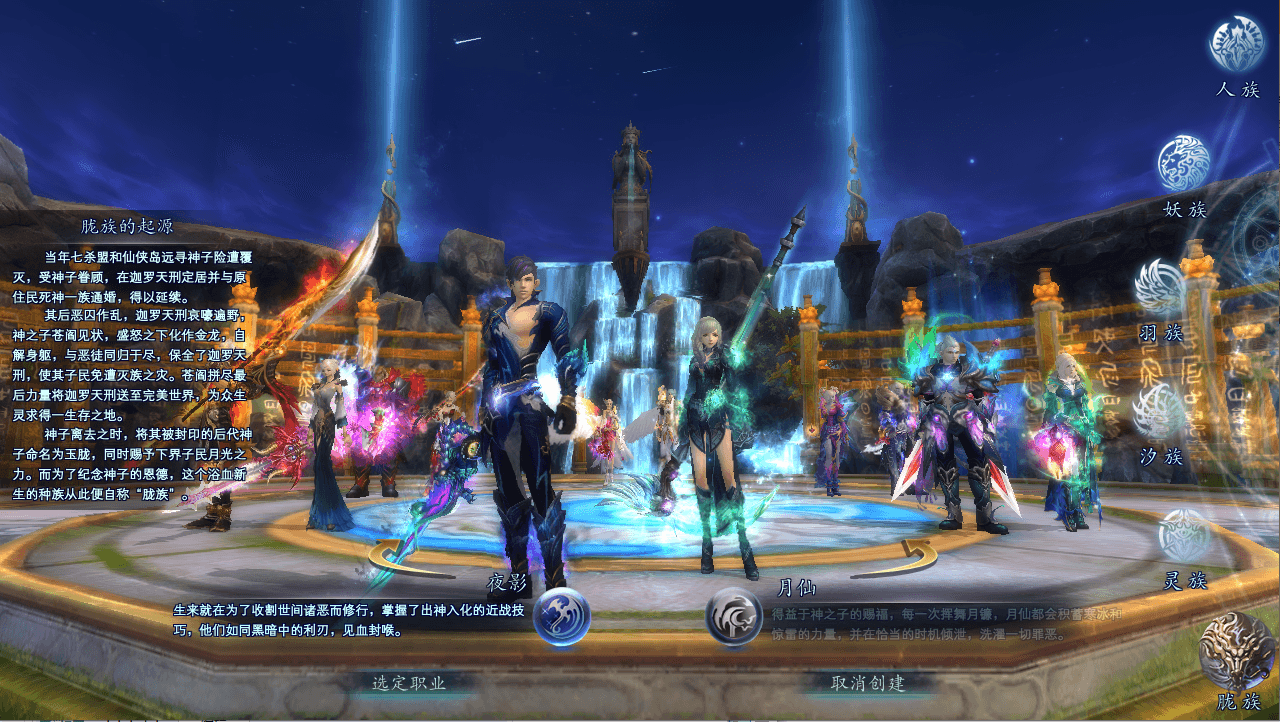1280x722 pixels.
Task: Cancel creation with 取消创建 button
Action: (868, 683)
